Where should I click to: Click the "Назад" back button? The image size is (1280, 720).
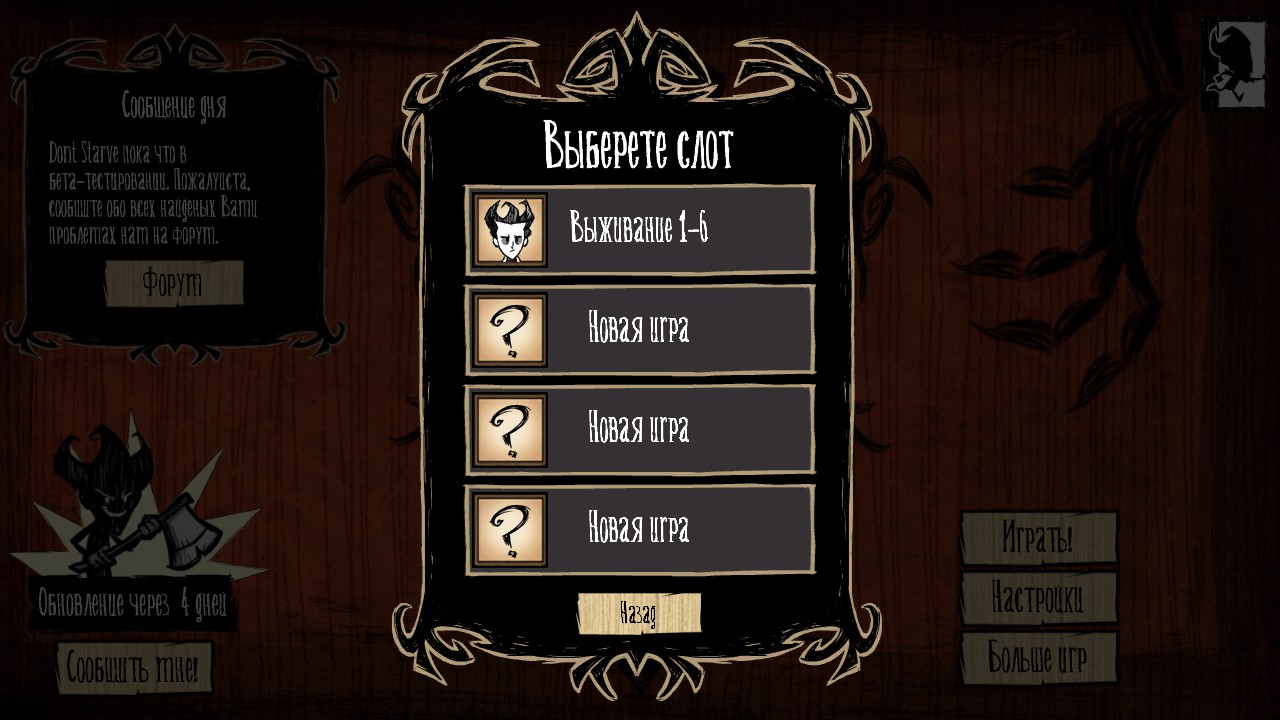(x=639, y=613)
